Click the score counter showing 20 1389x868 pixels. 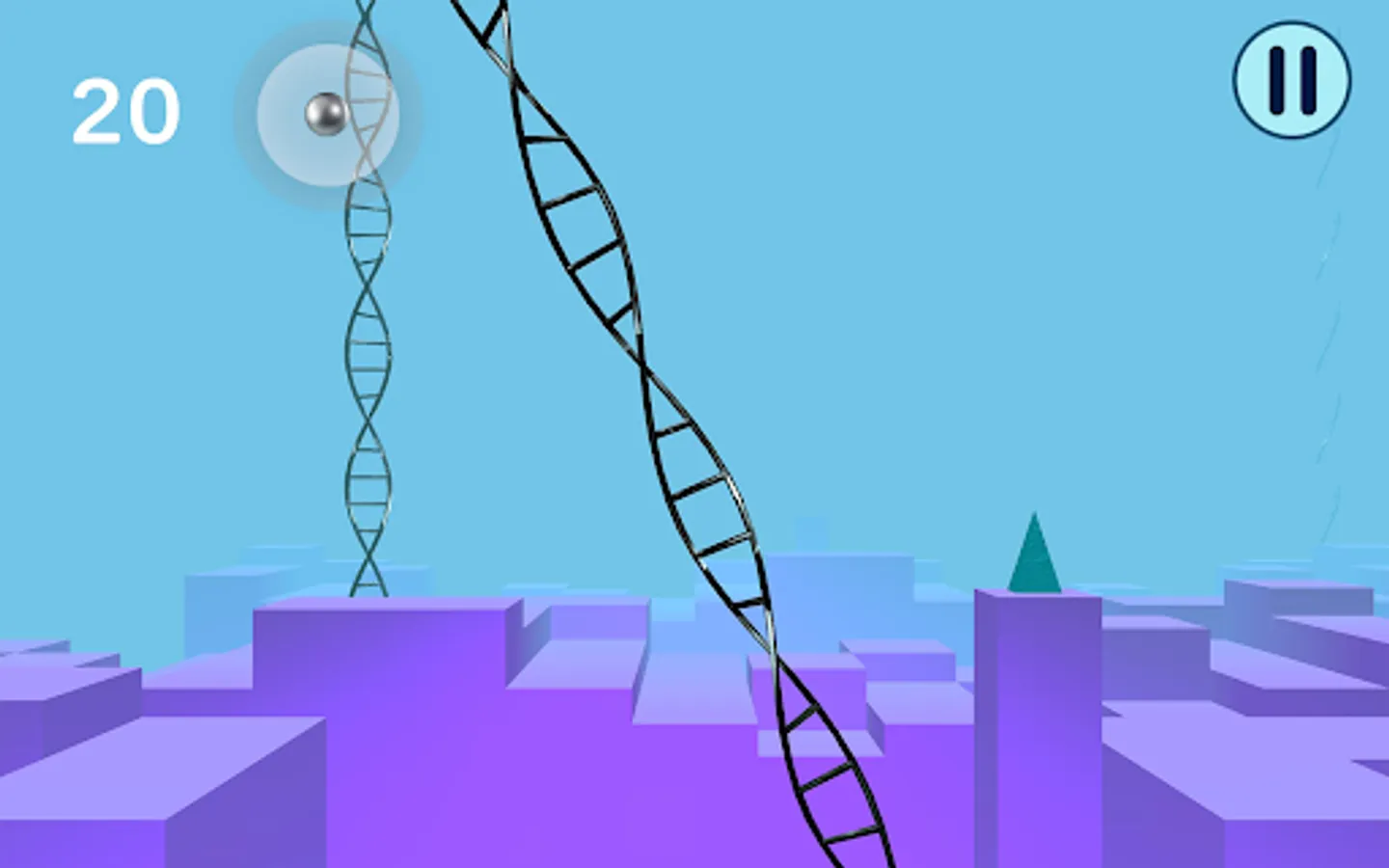(126, 109)
